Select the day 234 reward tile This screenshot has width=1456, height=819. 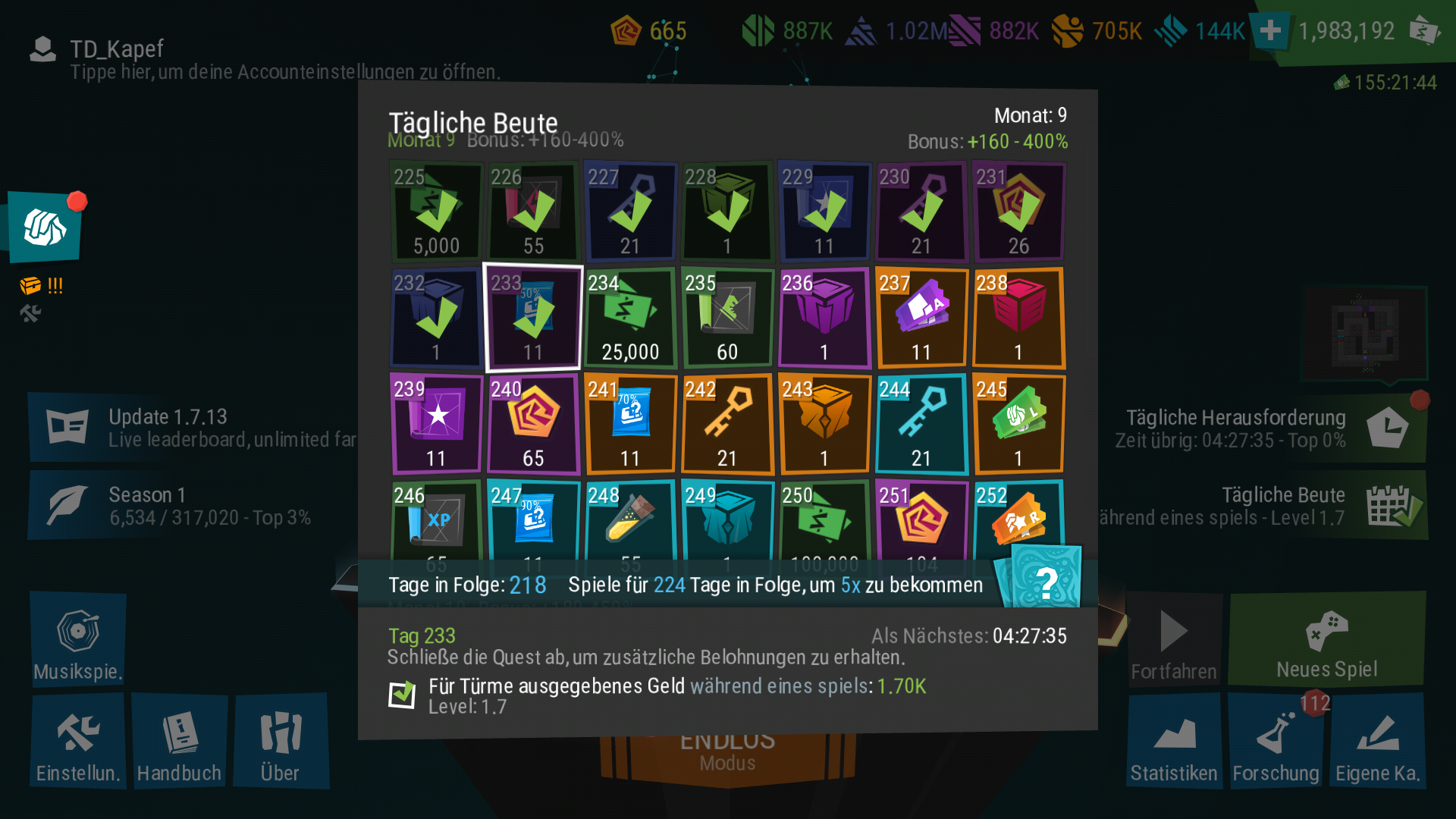(629, 318)
